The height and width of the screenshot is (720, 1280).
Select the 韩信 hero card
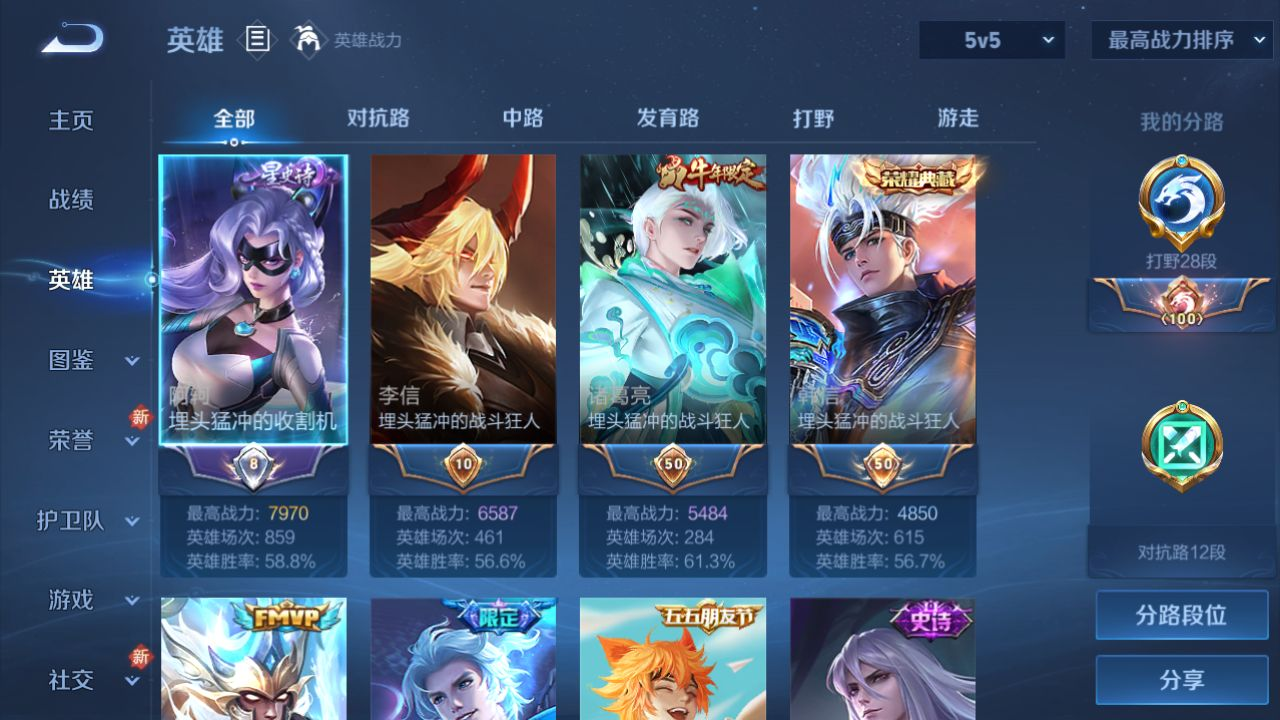point(883,300)
